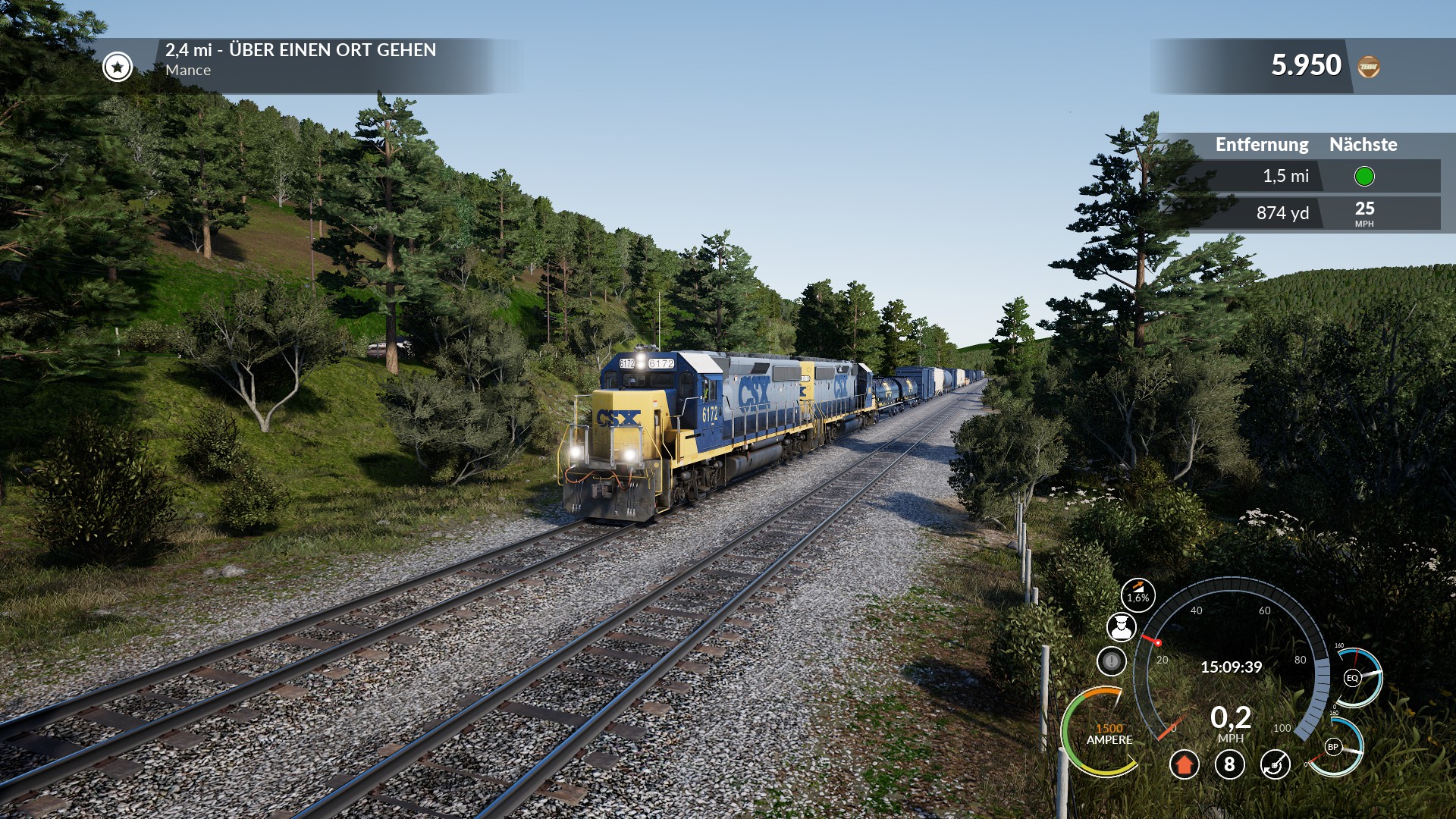Click the red forward arrow reverser icon
Image resolution: width=1456 pixels, height=819 pixels.
click(x=1184, y=764)
